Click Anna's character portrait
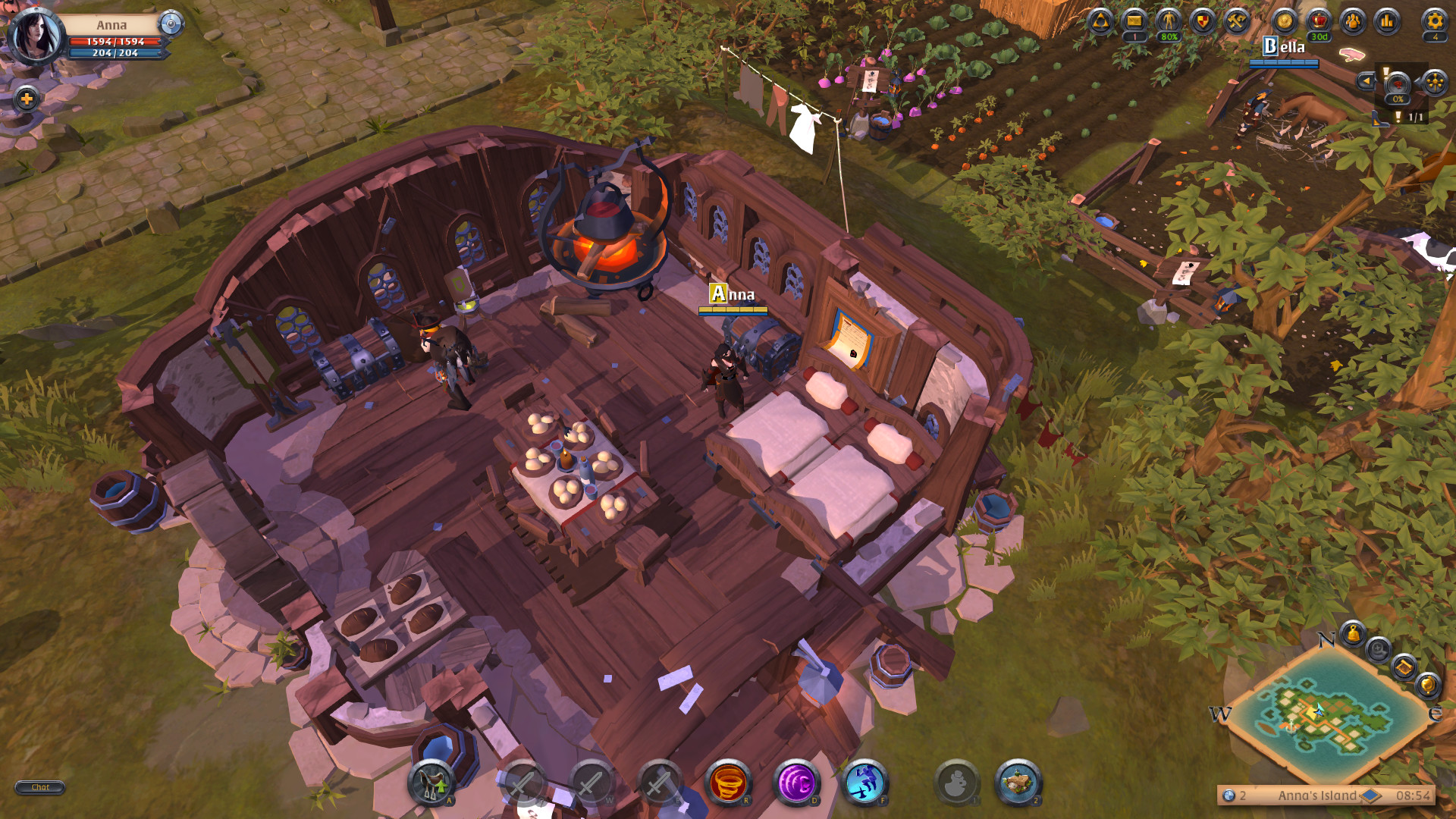The width and height of the screenshot is (1456, 819). pos(35,36)
